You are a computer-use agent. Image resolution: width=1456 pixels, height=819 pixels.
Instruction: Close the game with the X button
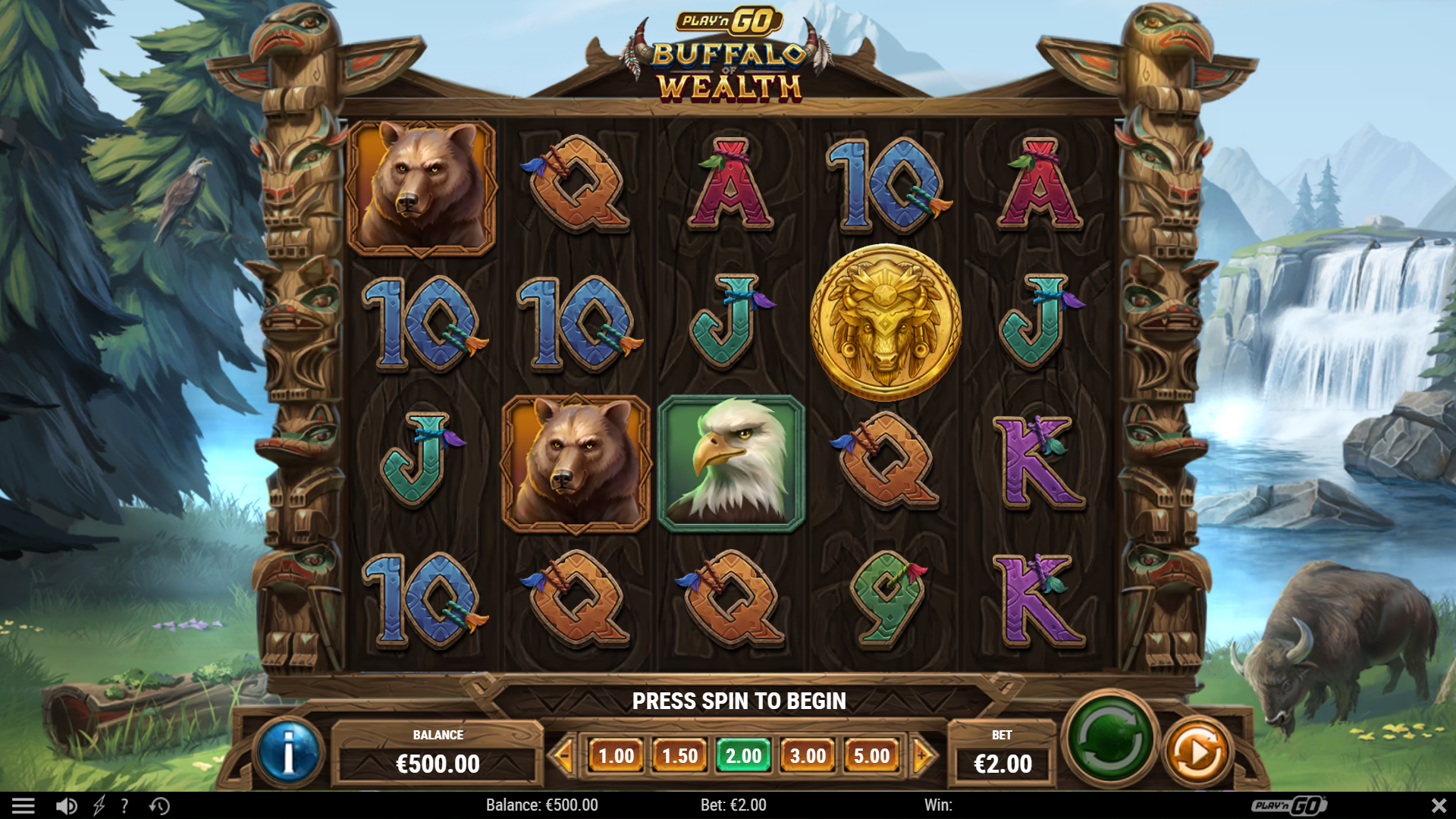click(1439, 805)
